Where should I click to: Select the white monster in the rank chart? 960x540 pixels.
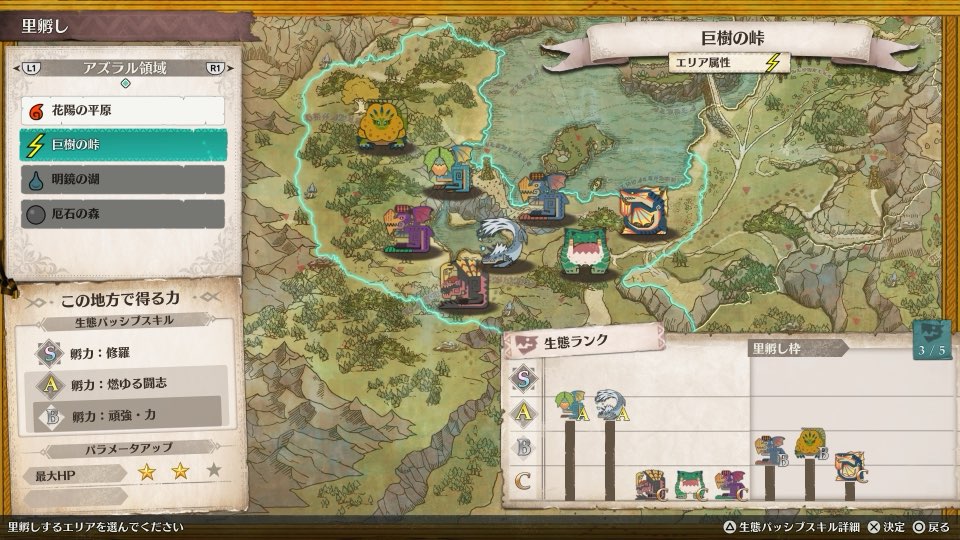[x=608, y=406]
